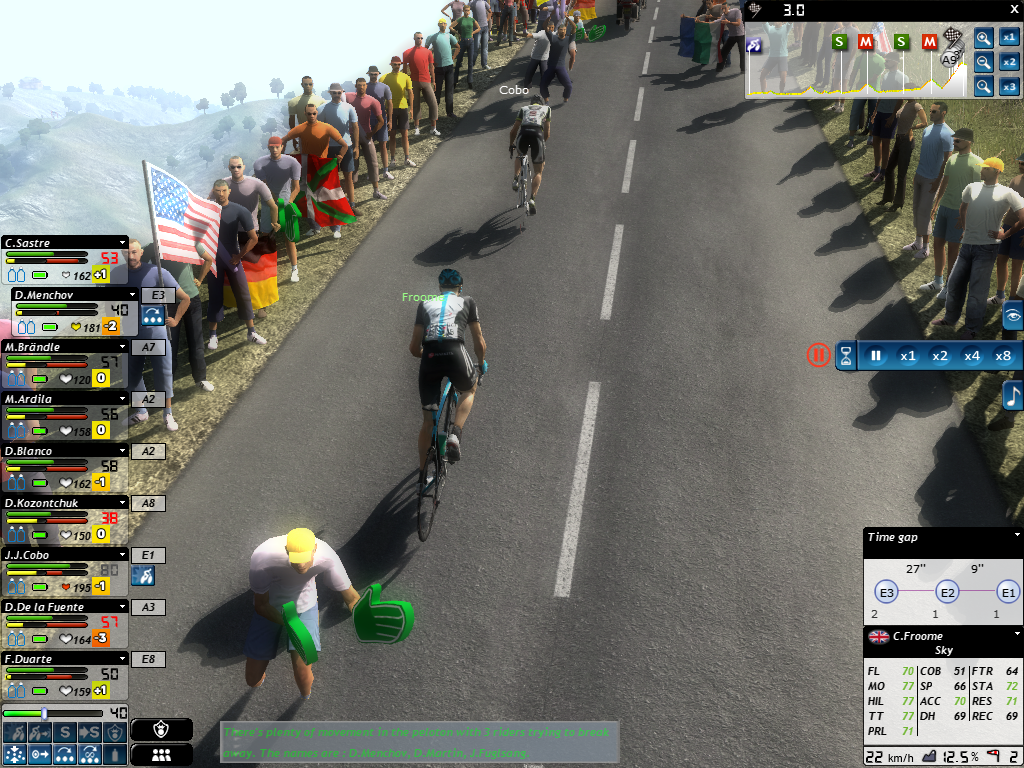
Task: Set game speed to x2
Action: coord(940,355)
